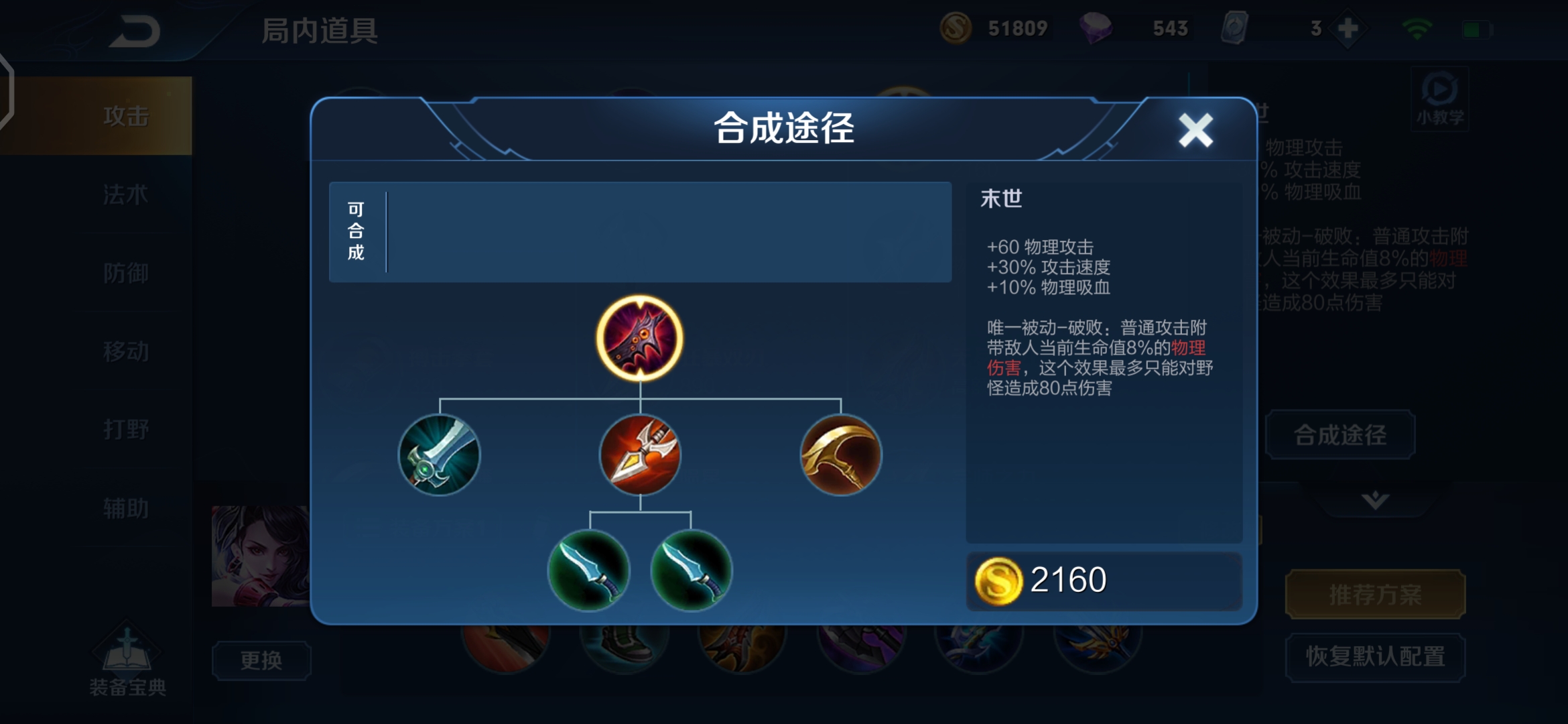Click the gold coin currency icon

[957, 28]
